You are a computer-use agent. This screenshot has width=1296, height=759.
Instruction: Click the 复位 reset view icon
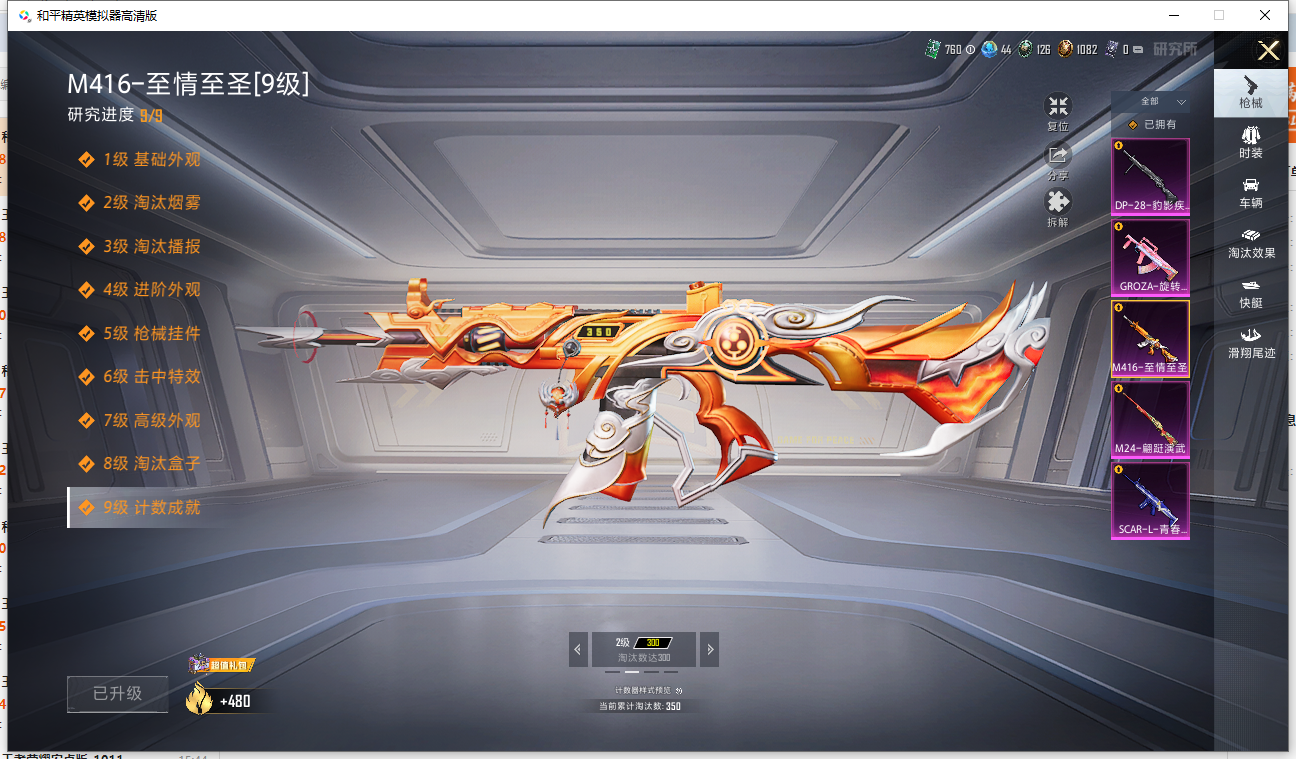[1057, 106]
